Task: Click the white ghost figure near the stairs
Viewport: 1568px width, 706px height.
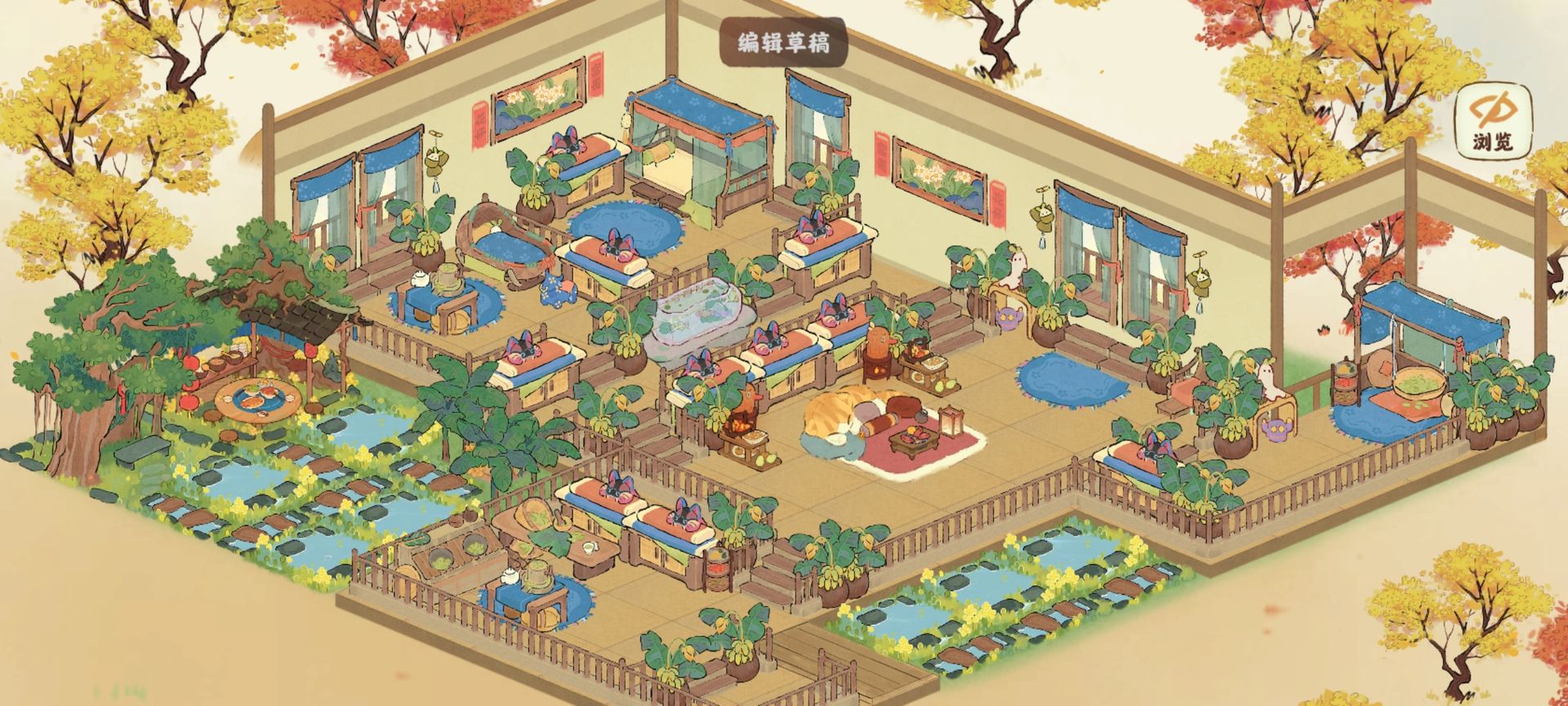Action: [x=1014, y=270]
